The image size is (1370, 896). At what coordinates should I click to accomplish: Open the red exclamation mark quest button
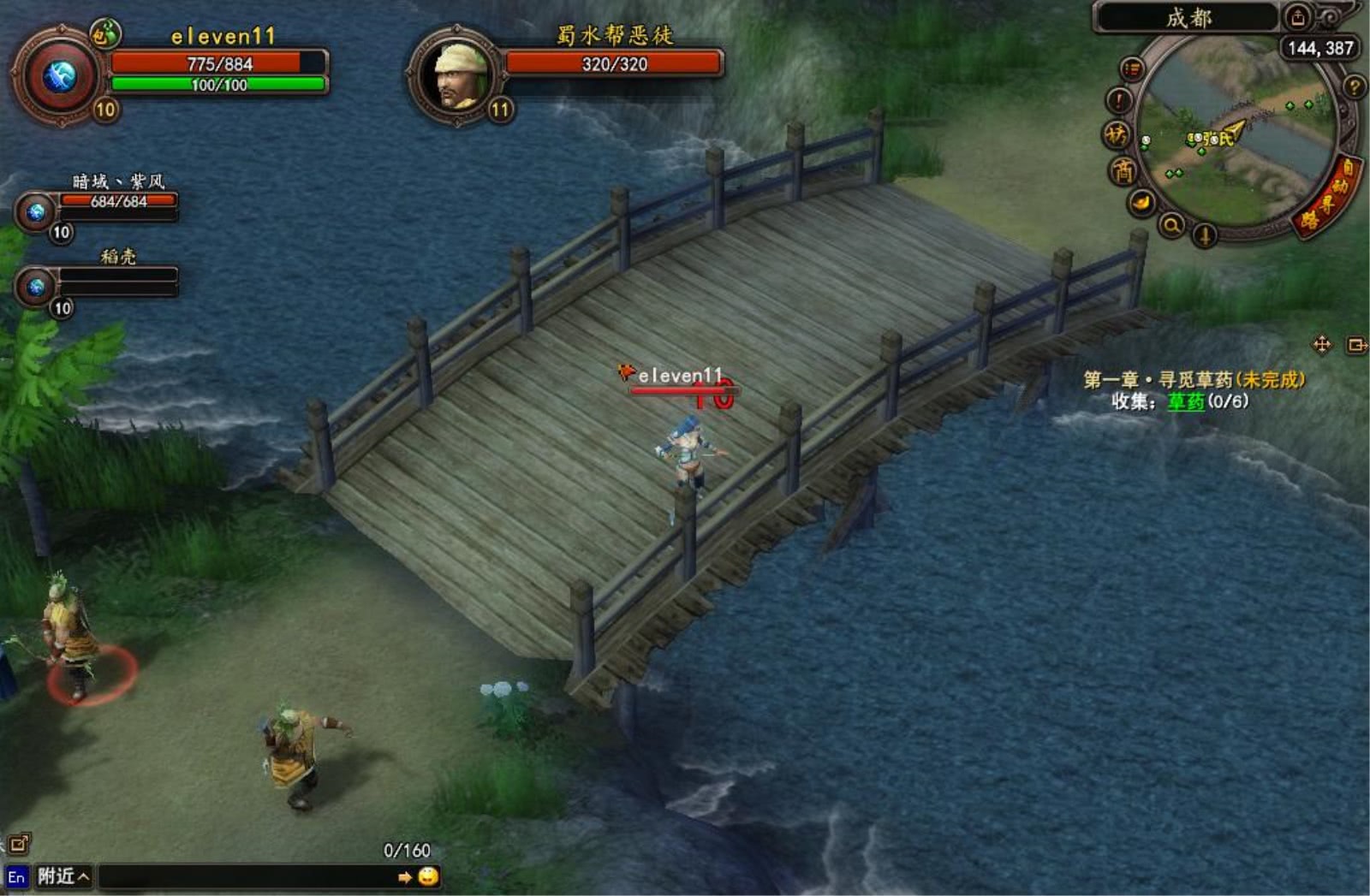pos(1119,101)
